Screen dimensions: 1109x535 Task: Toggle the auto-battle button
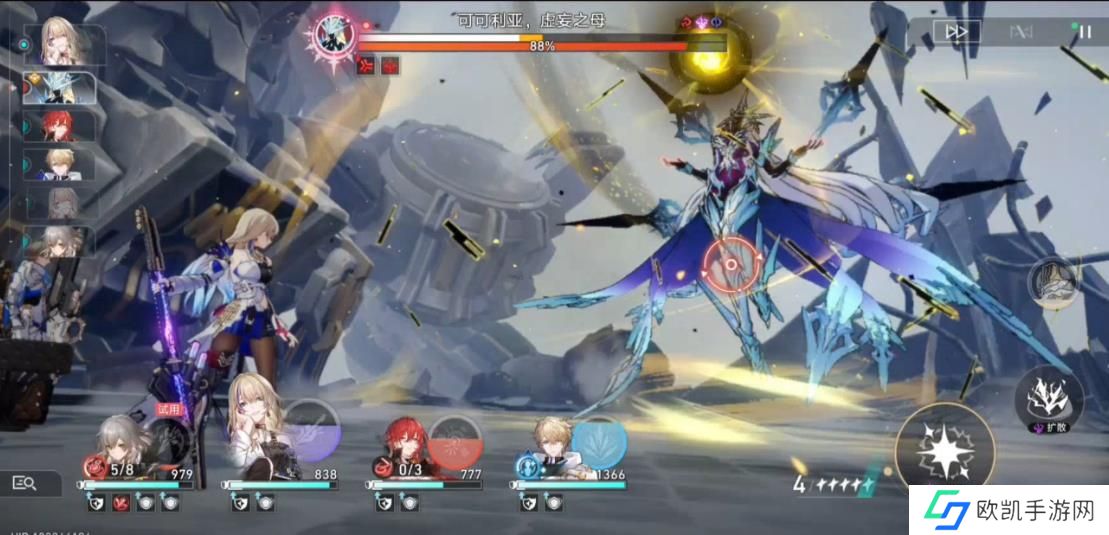1021,32
